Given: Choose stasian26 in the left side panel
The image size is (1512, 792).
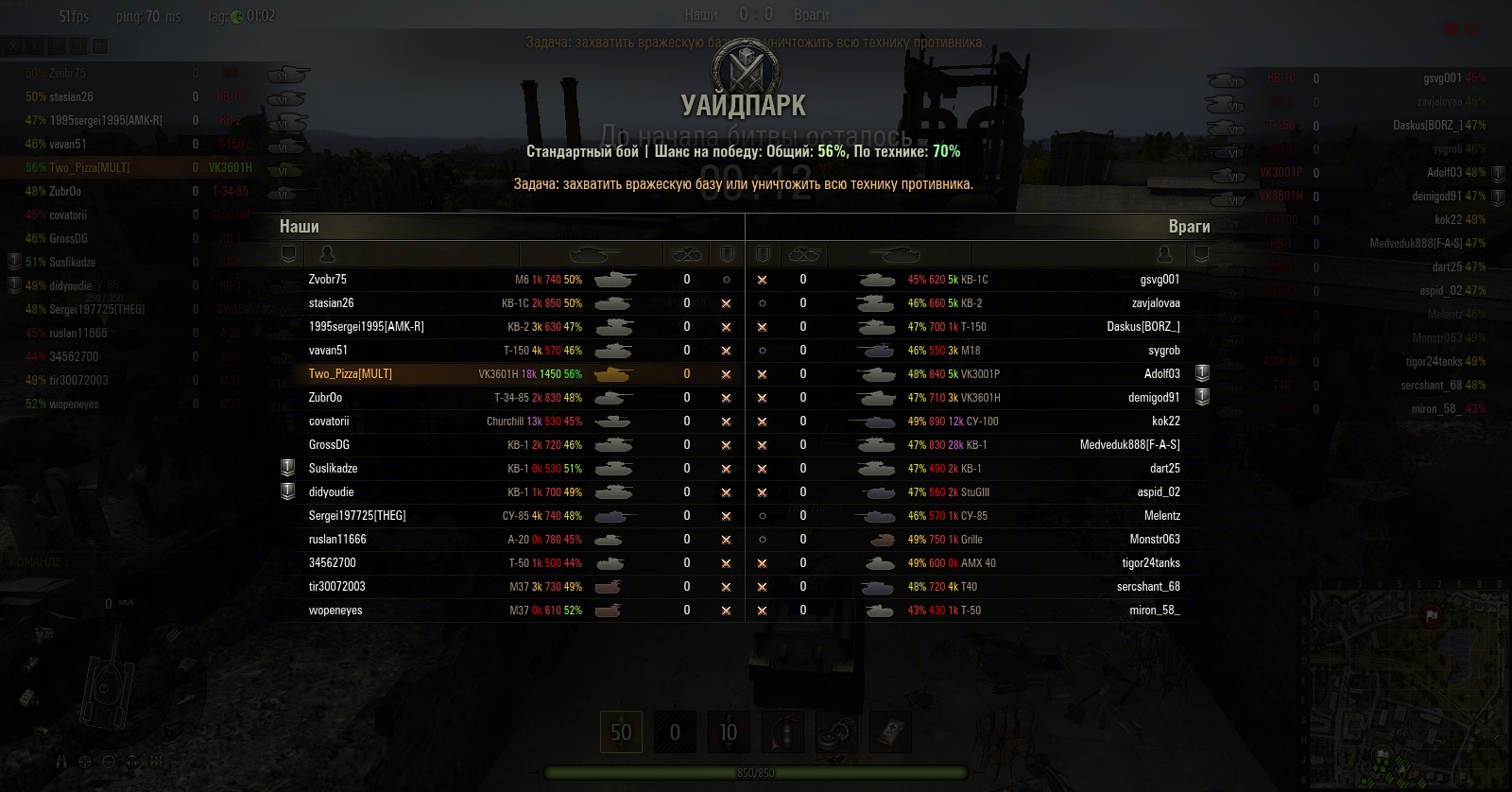Looking at the screenshot, I should click(x=71, y=96).
